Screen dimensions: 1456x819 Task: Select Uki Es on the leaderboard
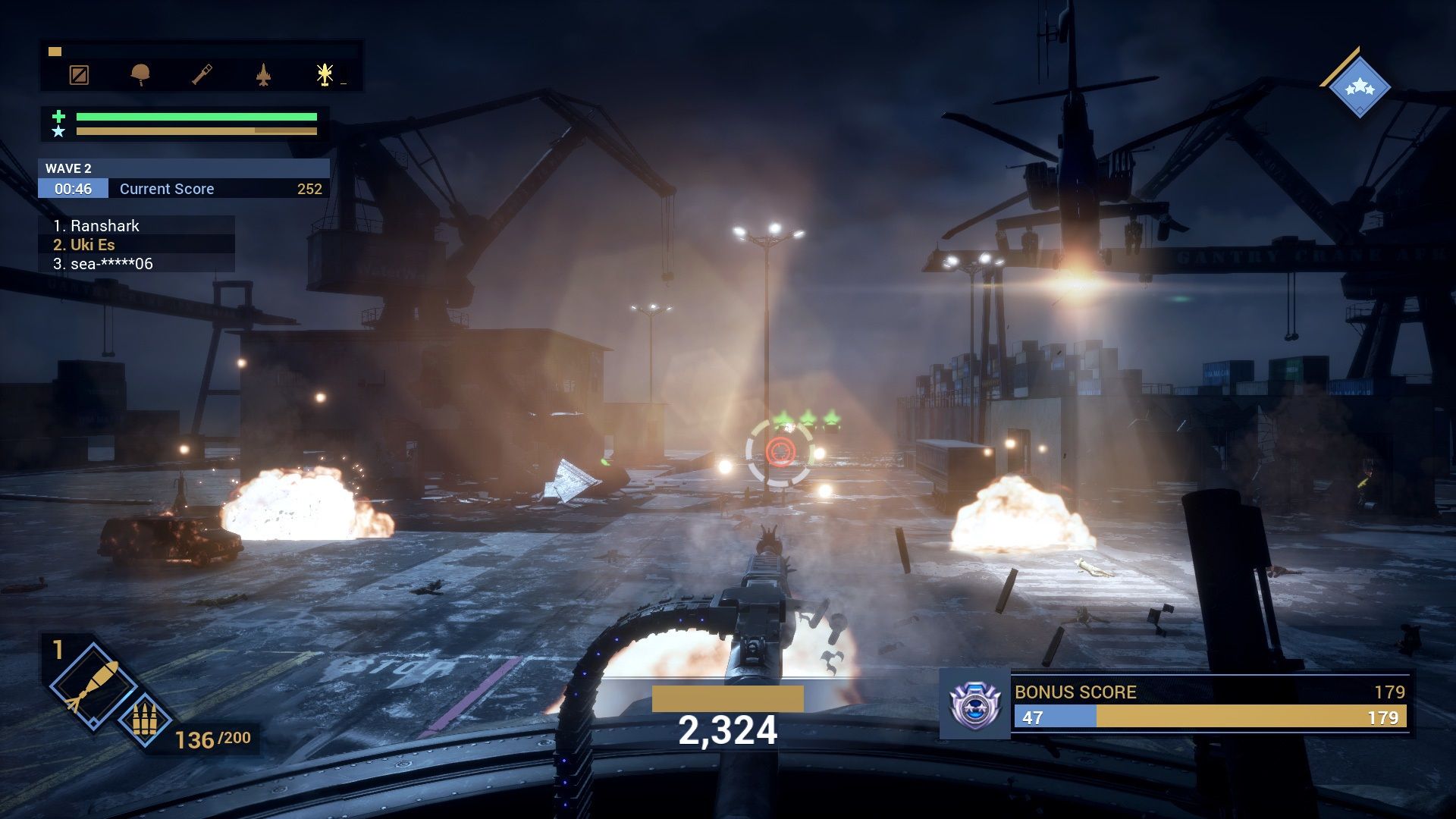[x=93, y=244]
